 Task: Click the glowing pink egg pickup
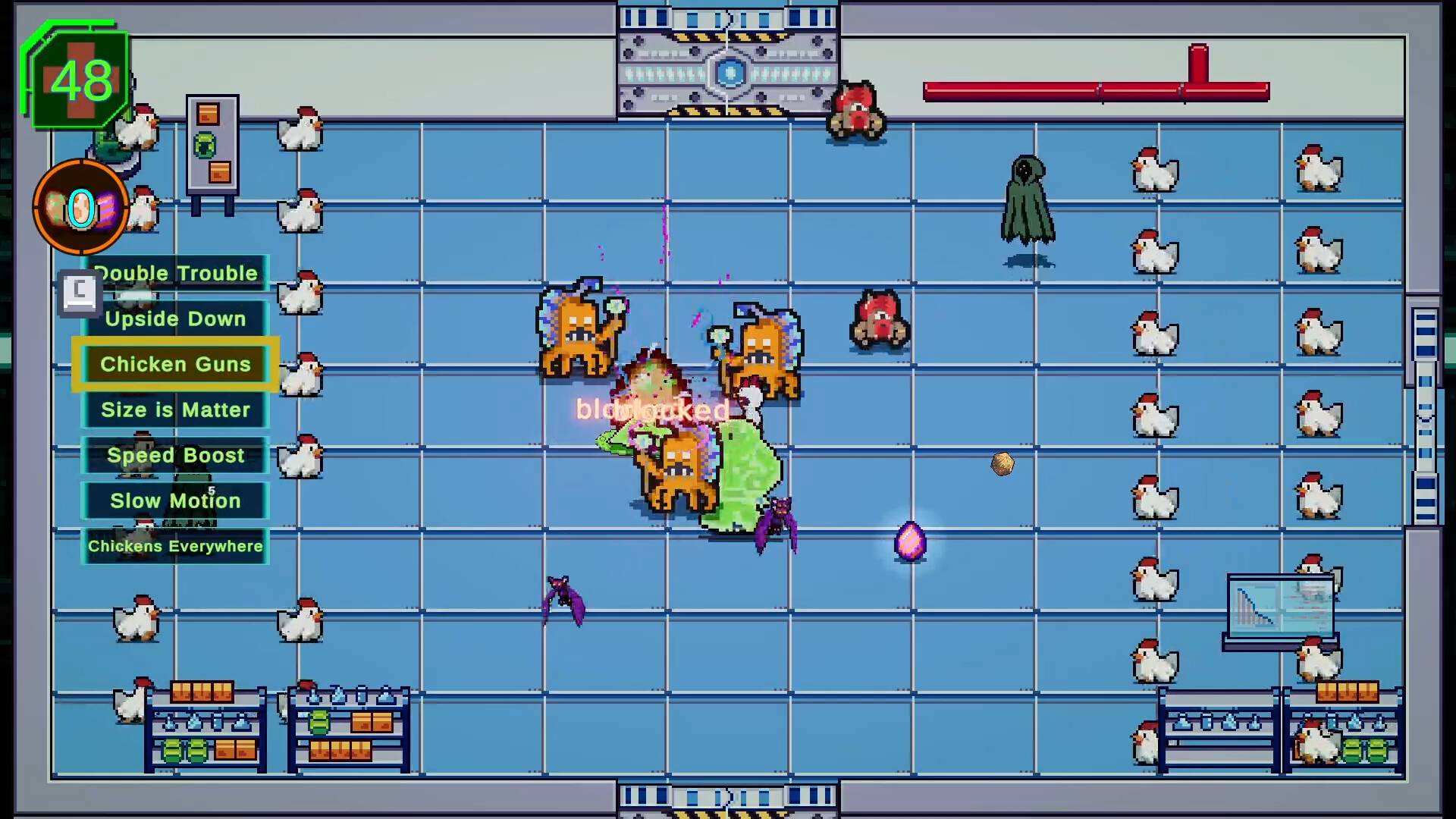tap(910, 541)
